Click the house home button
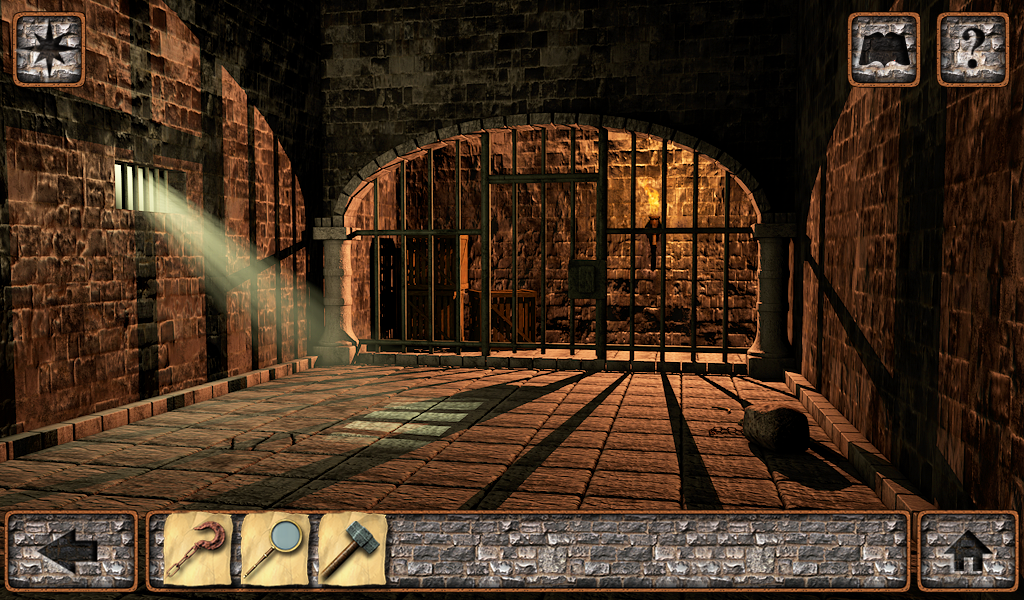1024x600 pixels. pyautogui.click(x=967, y=550)
